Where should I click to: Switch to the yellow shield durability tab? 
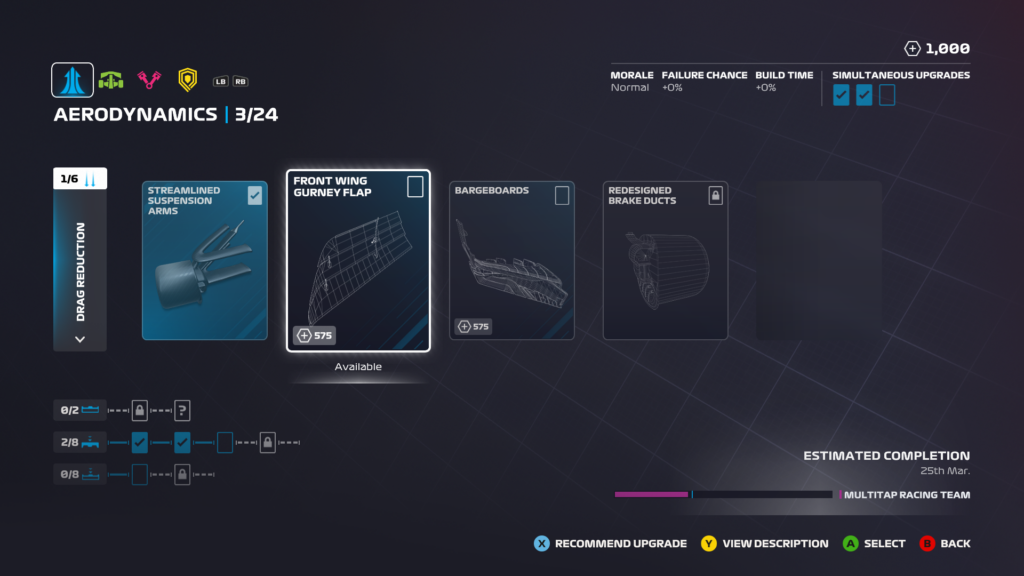[x=187, y=80]
